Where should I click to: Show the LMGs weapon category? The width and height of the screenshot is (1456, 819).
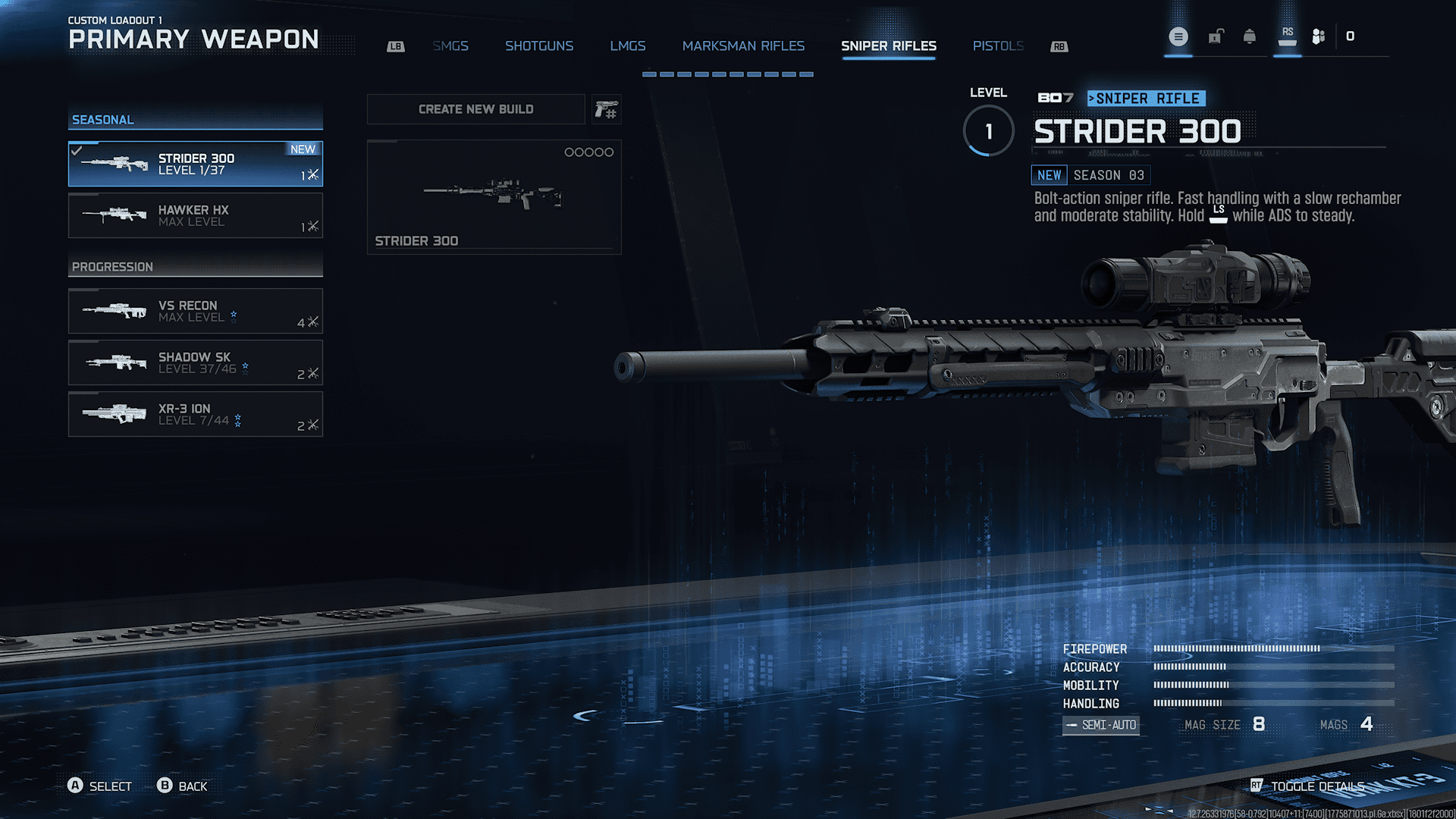(628, 46)
